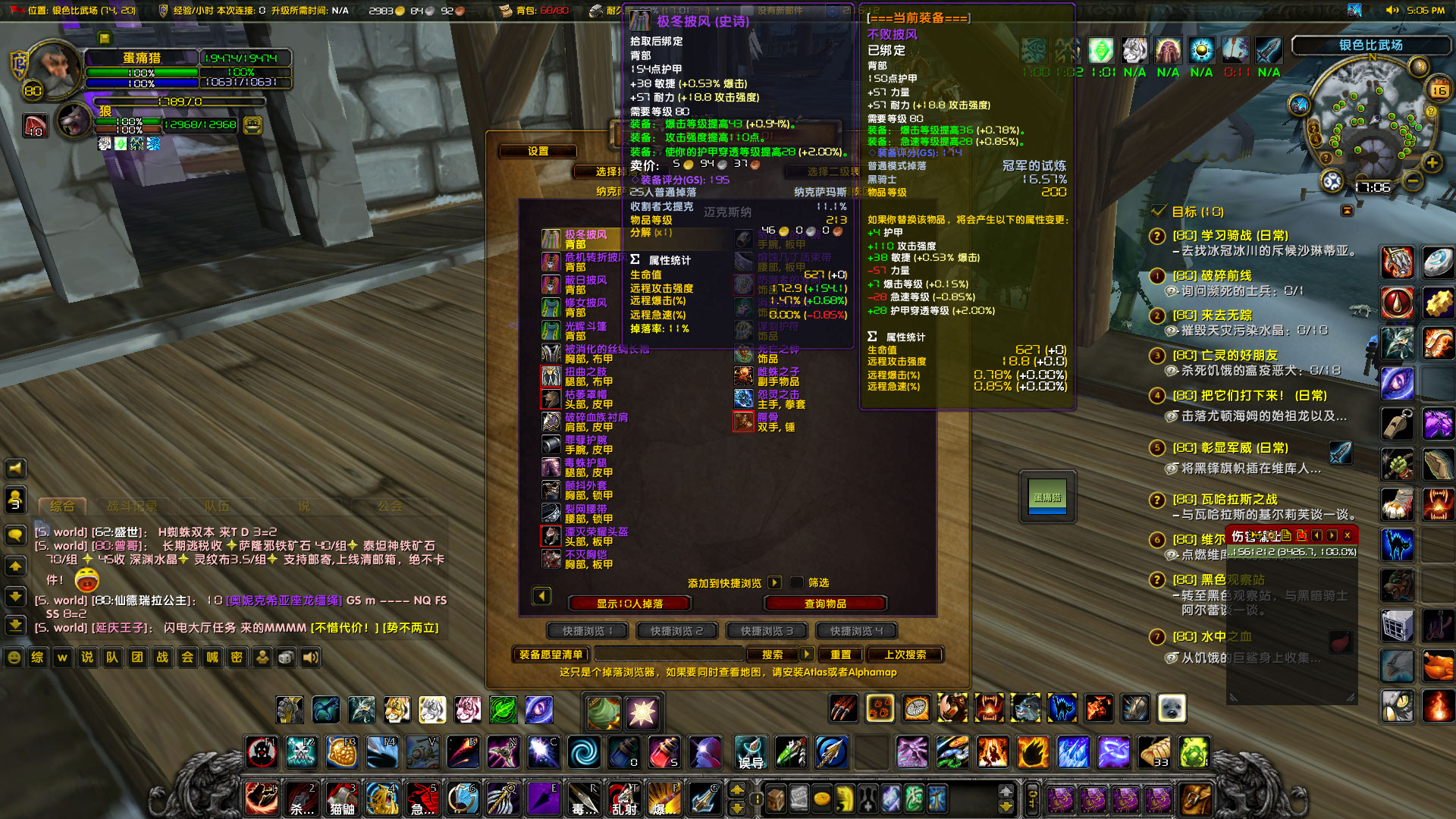
Task: Select the 密 whisper channel icon
Action: [x=237, y=658]
